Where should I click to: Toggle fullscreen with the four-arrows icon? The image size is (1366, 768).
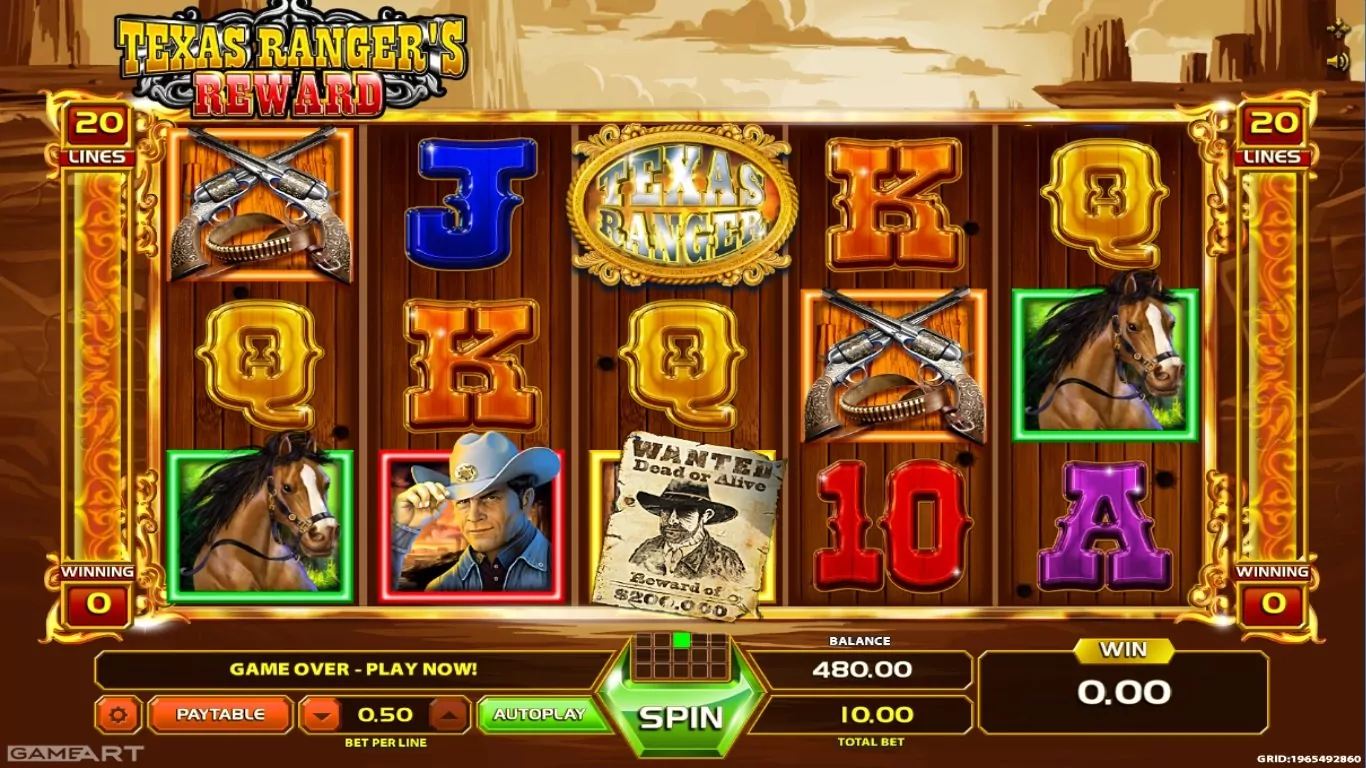[x=1337, y=29]
